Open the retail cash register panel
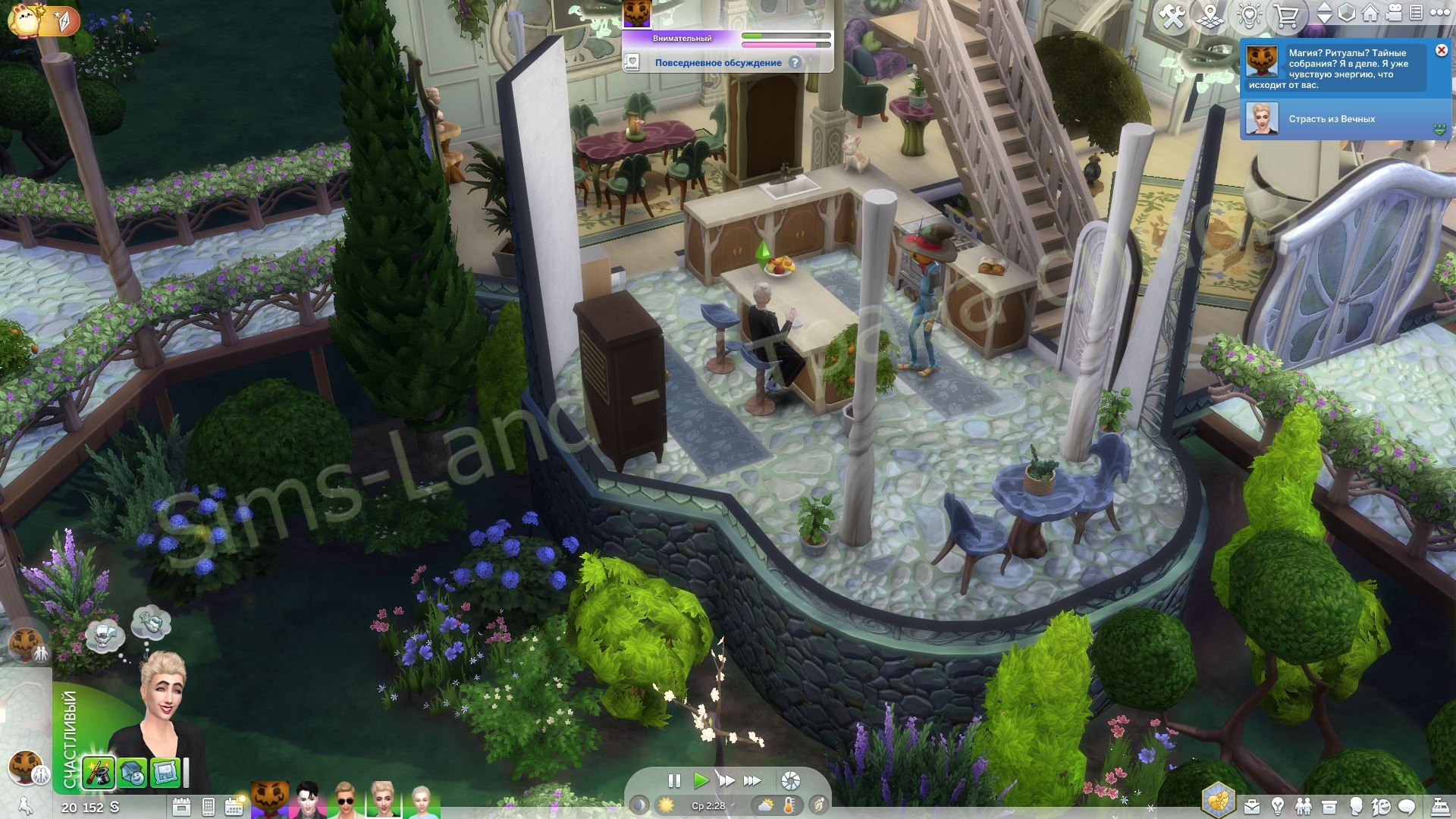 click(x=1439, y=806)
